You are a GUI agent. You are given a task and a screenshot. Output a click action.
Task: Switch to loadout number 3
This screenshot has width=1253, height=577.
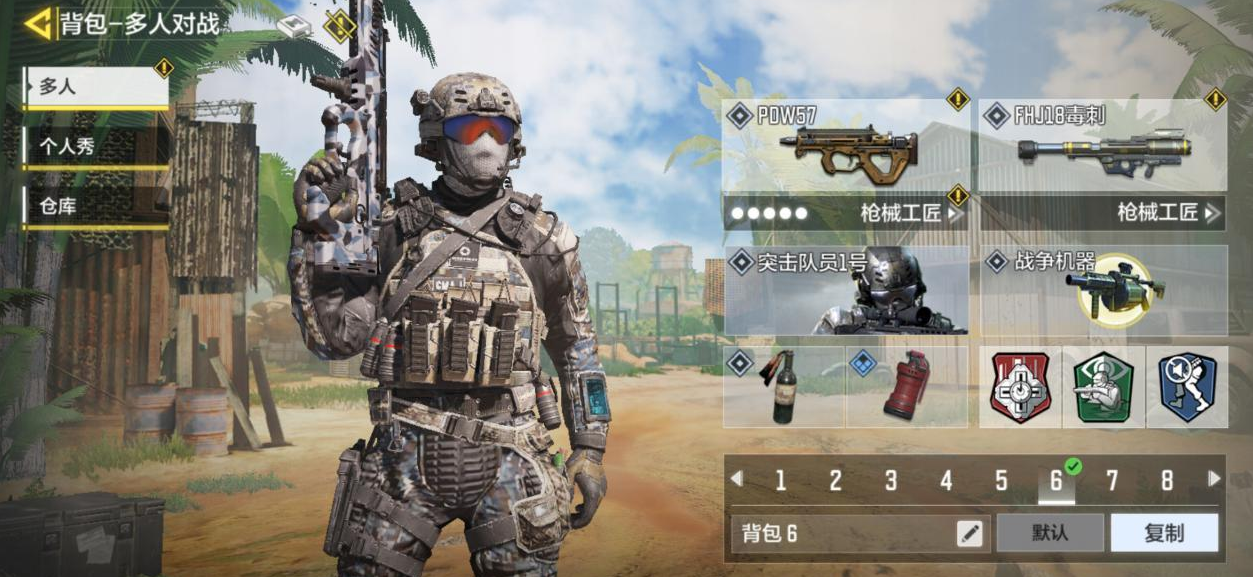[890, 481]
